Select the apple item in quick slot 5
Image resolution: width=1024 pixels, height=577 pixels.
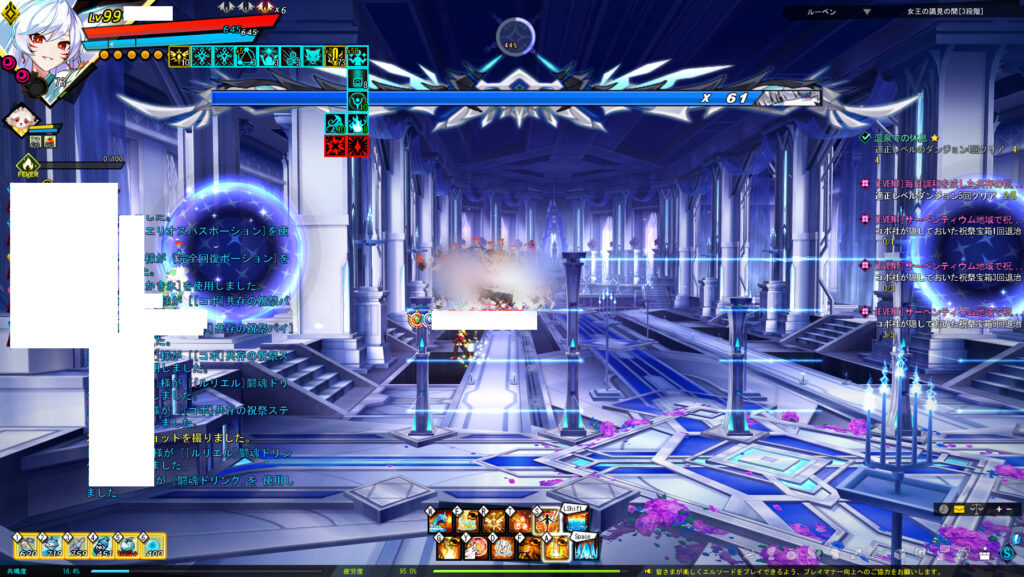point(127,546)
